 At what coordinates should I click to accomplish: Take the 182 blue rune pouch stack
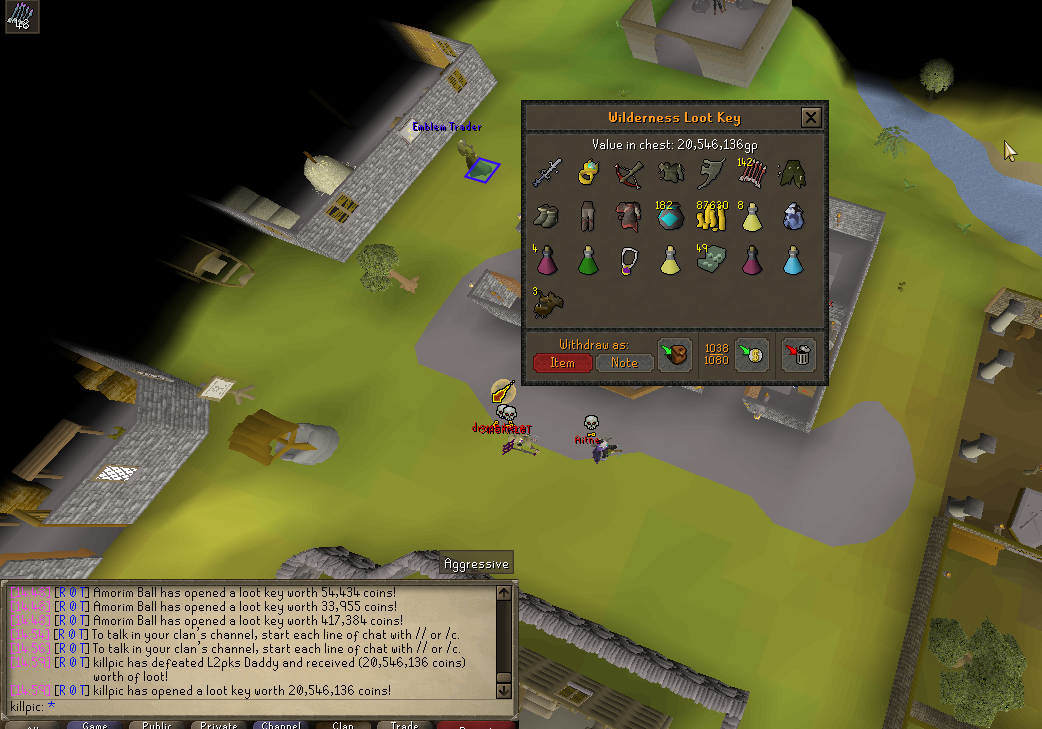click(x=670, y=216)
